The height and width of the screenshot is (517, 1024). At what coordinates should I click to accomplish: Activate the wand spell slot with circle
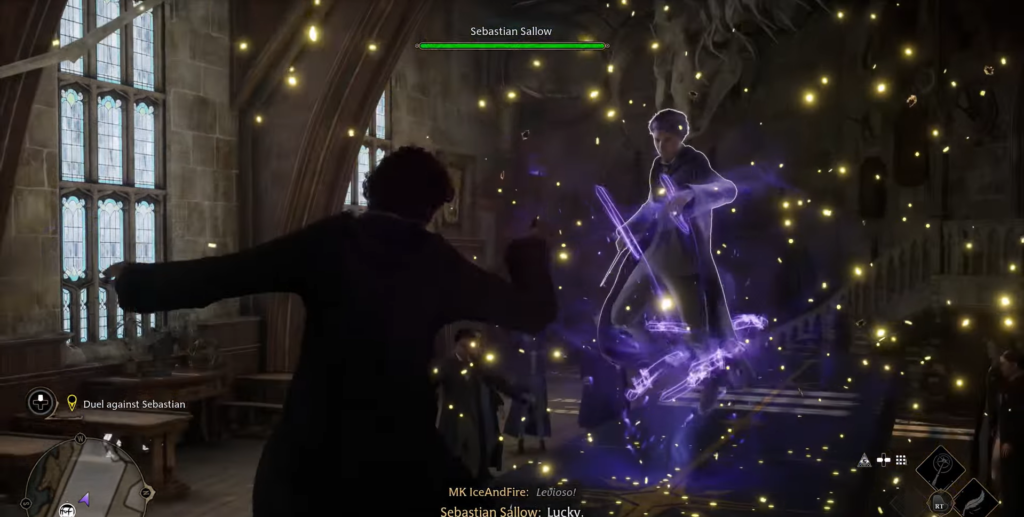click(940, 466)
